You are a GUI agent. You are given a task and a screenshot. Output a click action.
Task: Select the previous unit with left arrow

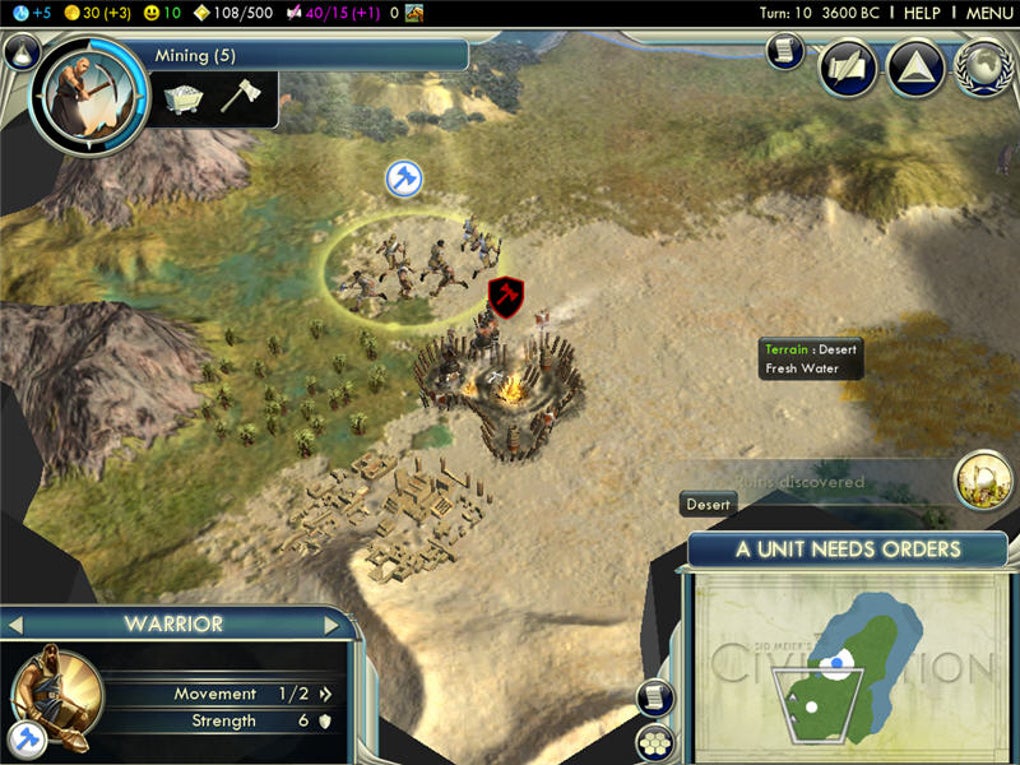coord(15,625)
